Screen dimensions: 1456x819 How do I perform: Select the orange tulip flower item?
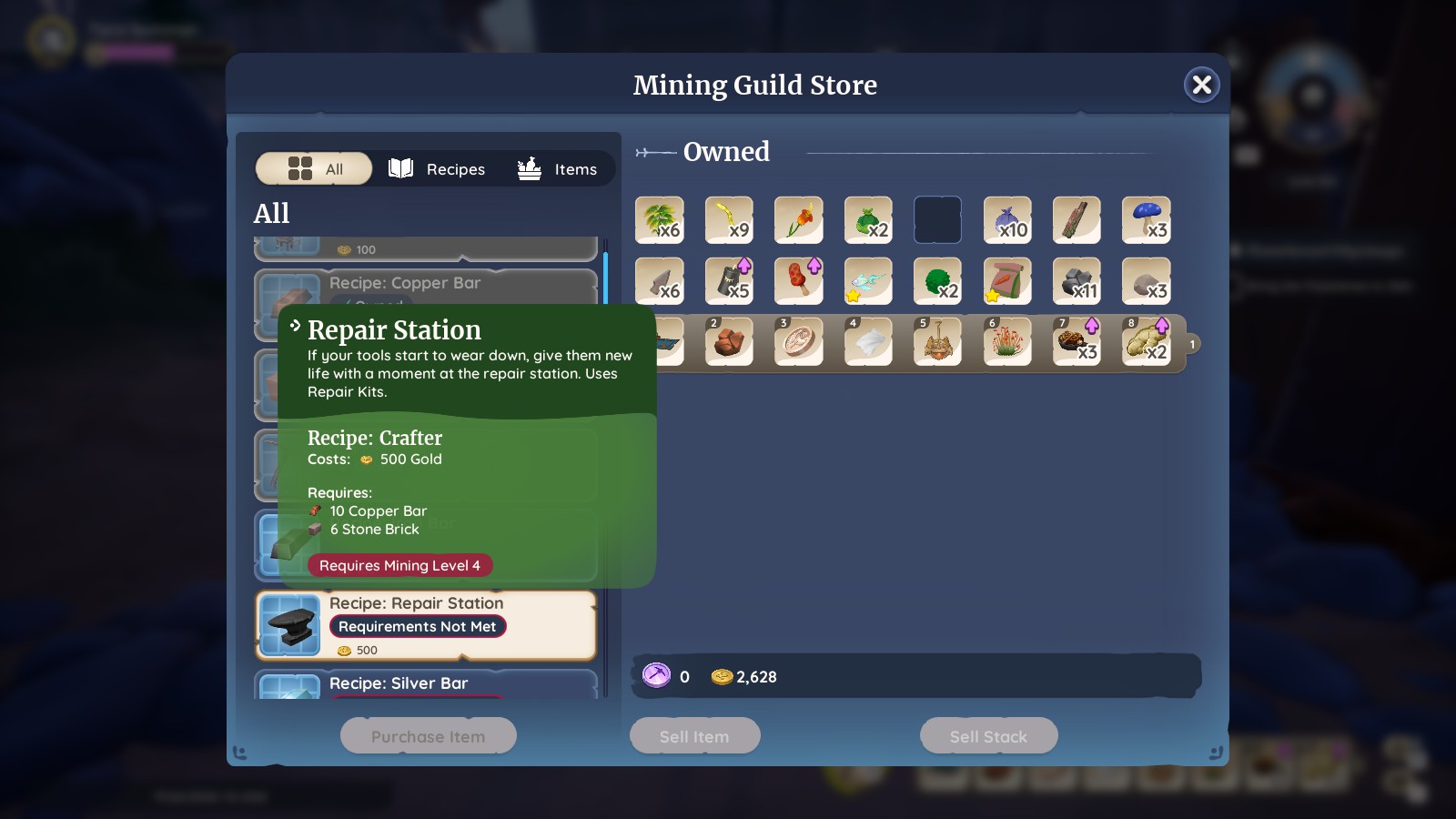click(x=798, y=220)
